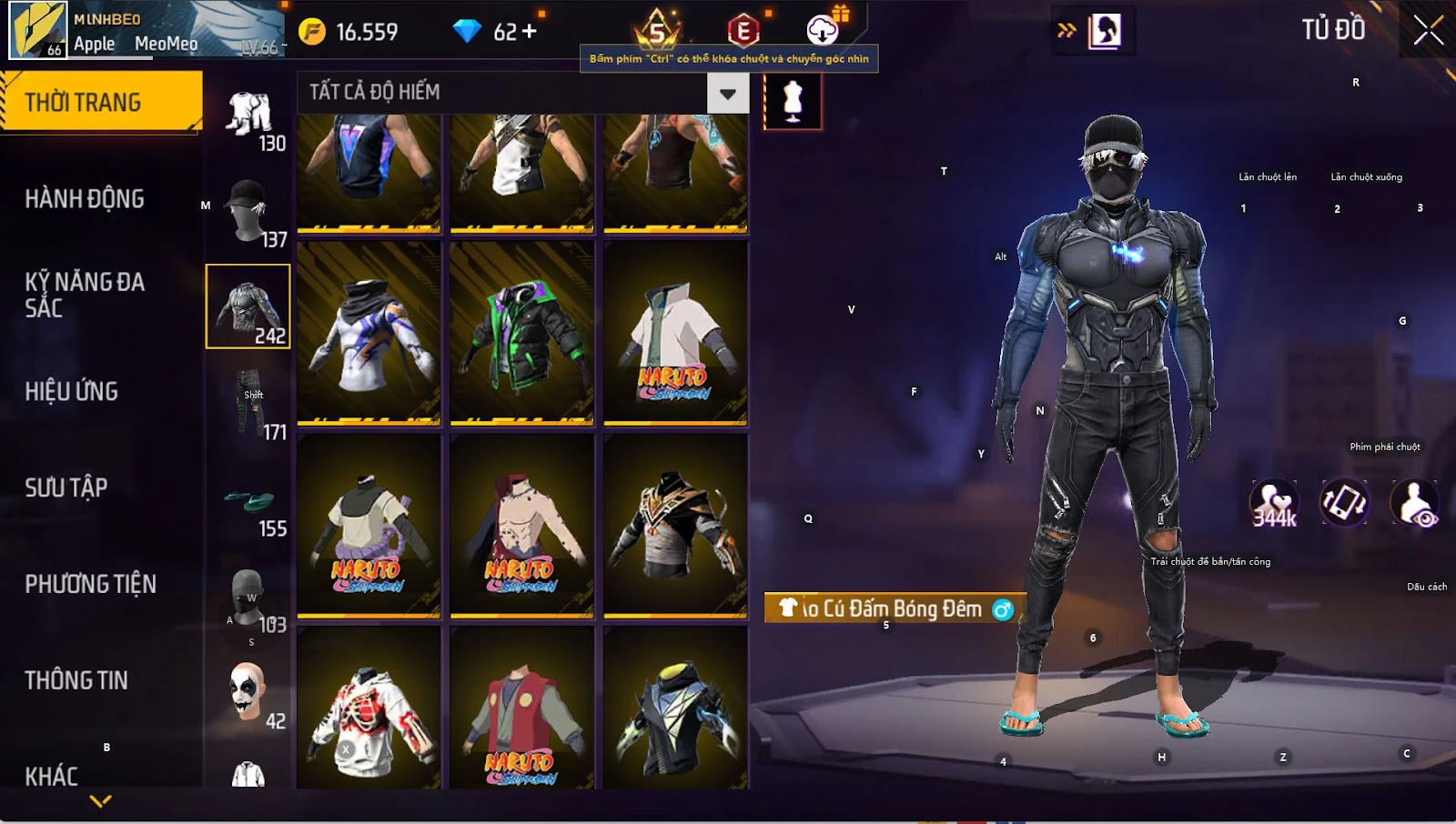Open the Tất Cả Độ Hiếm rarity dropdown

coord(727,93)
